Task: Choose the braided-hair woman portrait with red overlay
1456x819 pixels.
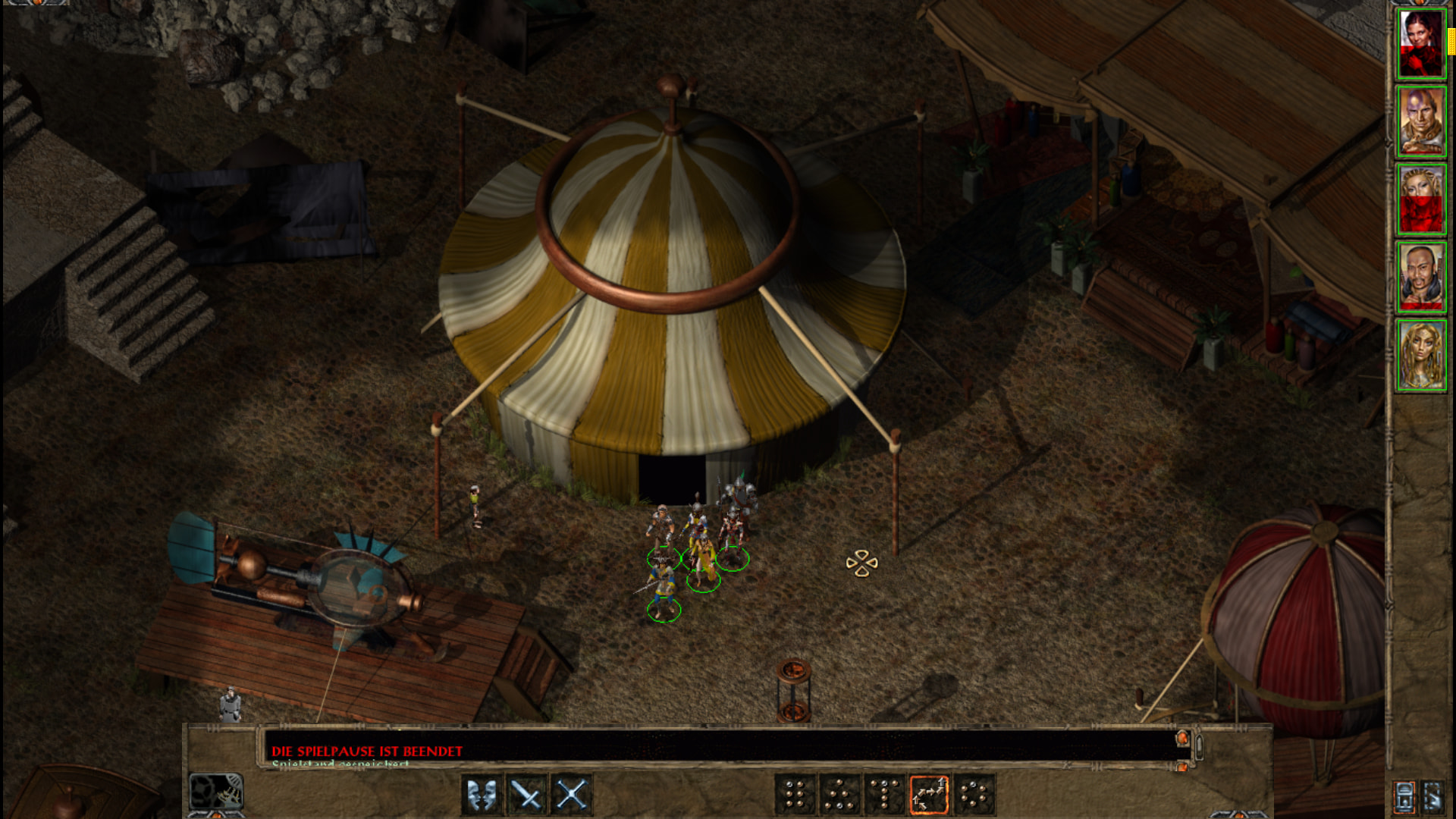Action: tap(1421, 199)
